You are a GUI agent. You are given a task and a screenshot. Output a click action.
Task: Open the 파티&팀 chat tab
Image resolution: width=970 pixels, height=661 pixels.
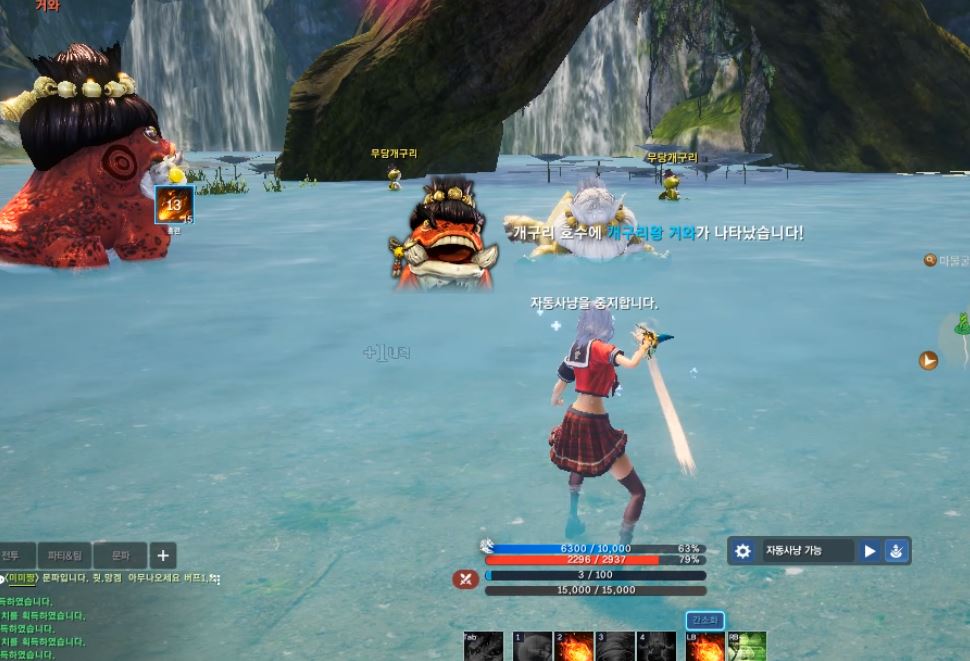65,555
